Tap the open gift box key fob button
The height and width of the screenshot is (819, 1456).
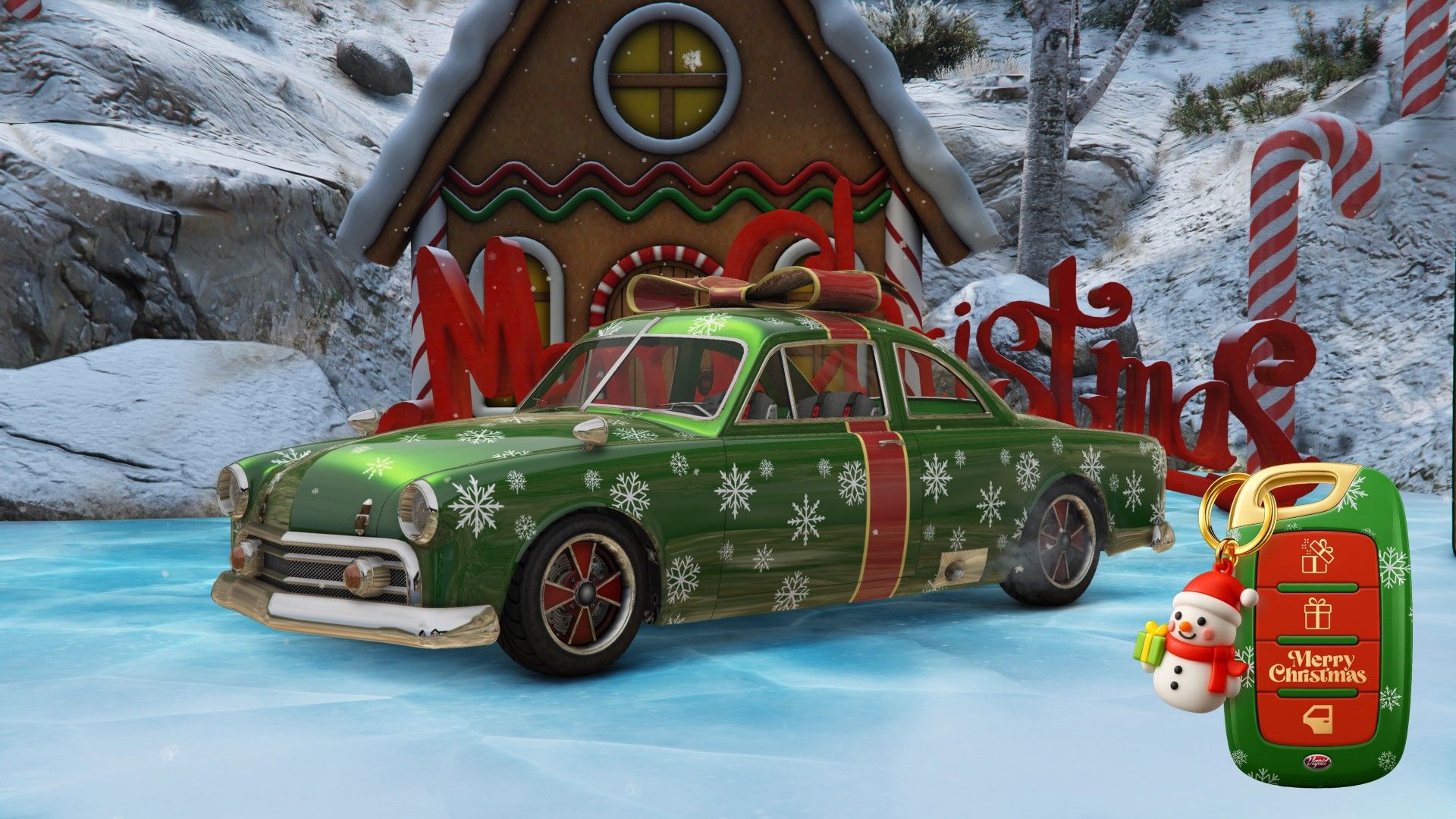coord(1317,557)
